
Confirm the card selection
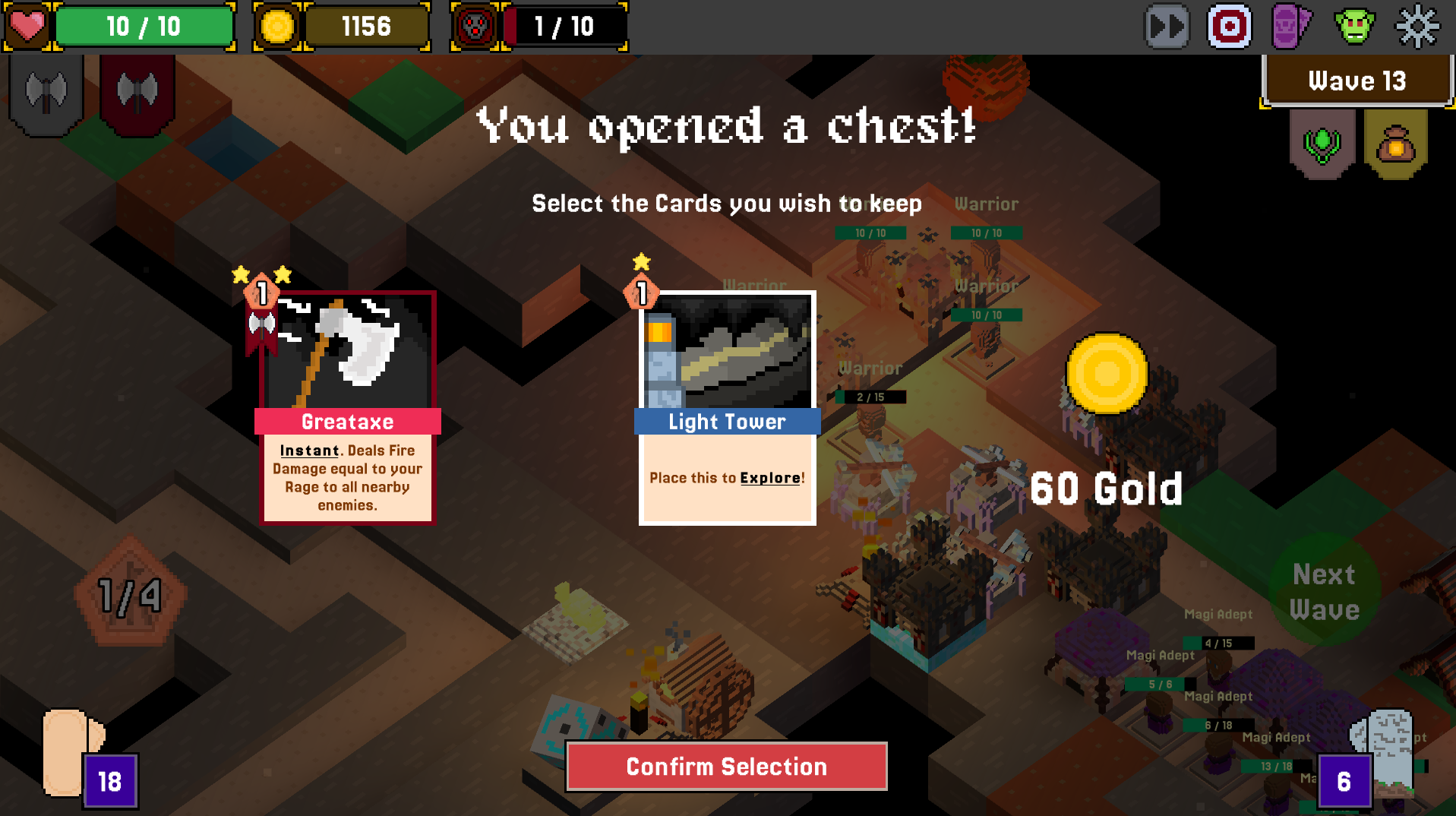point(726,767)
